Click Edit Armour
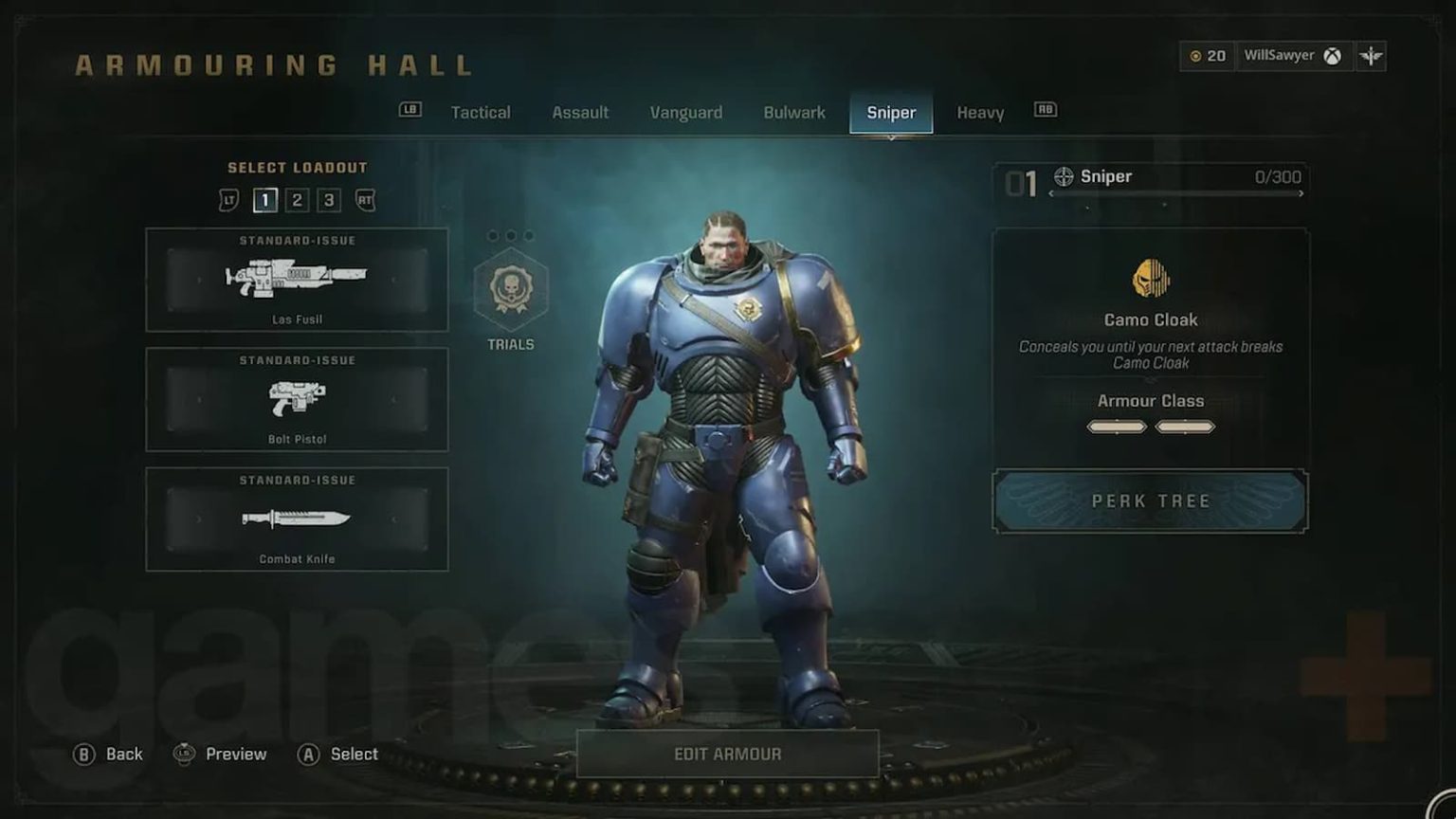The width and height of the screenshot is (1456, 819). coord(728,754)
